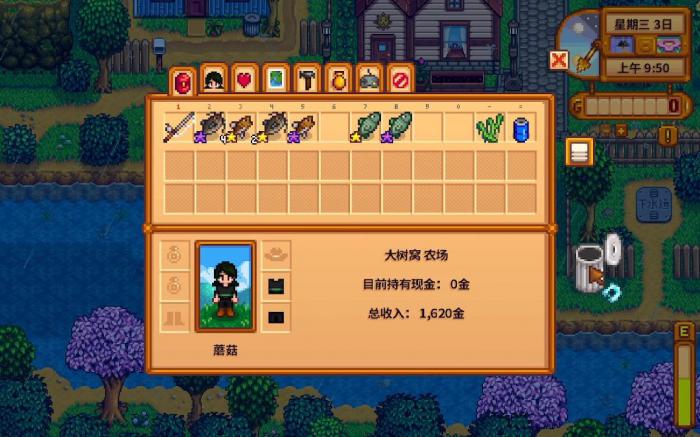
Task: Select the green fish with the gold star
Action: 367,128
